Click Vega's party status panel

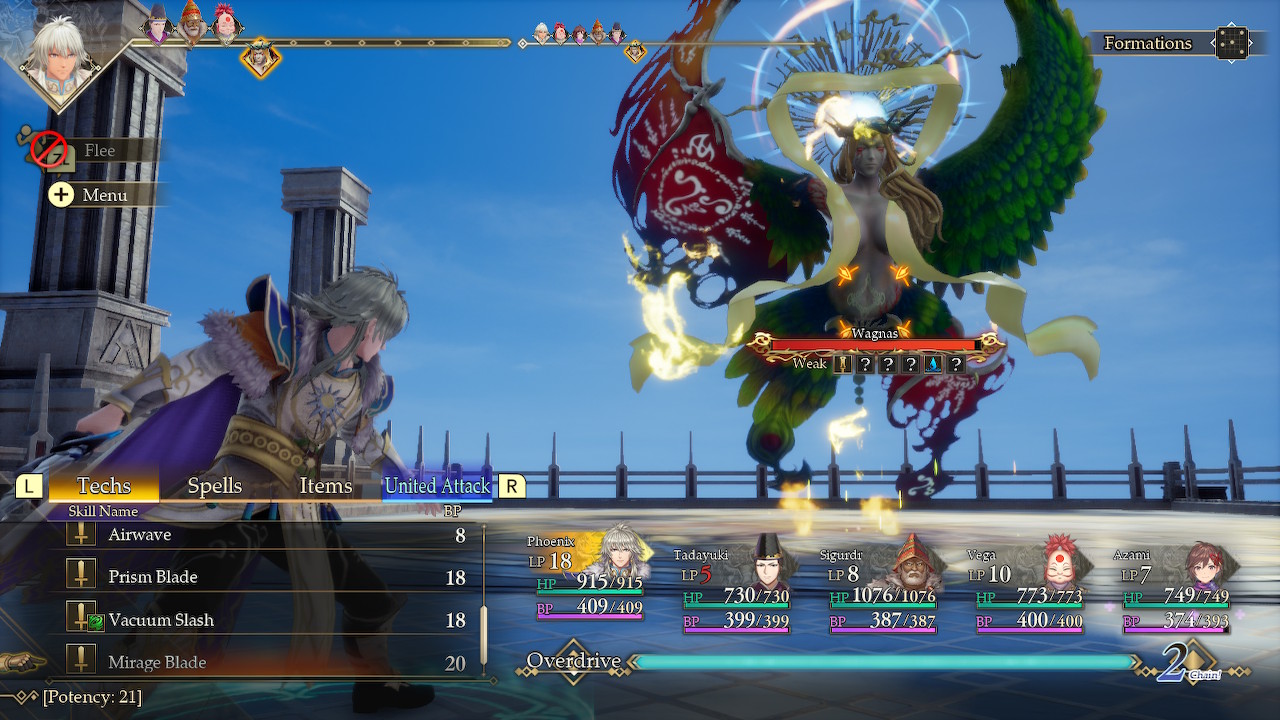[1028, 588]
